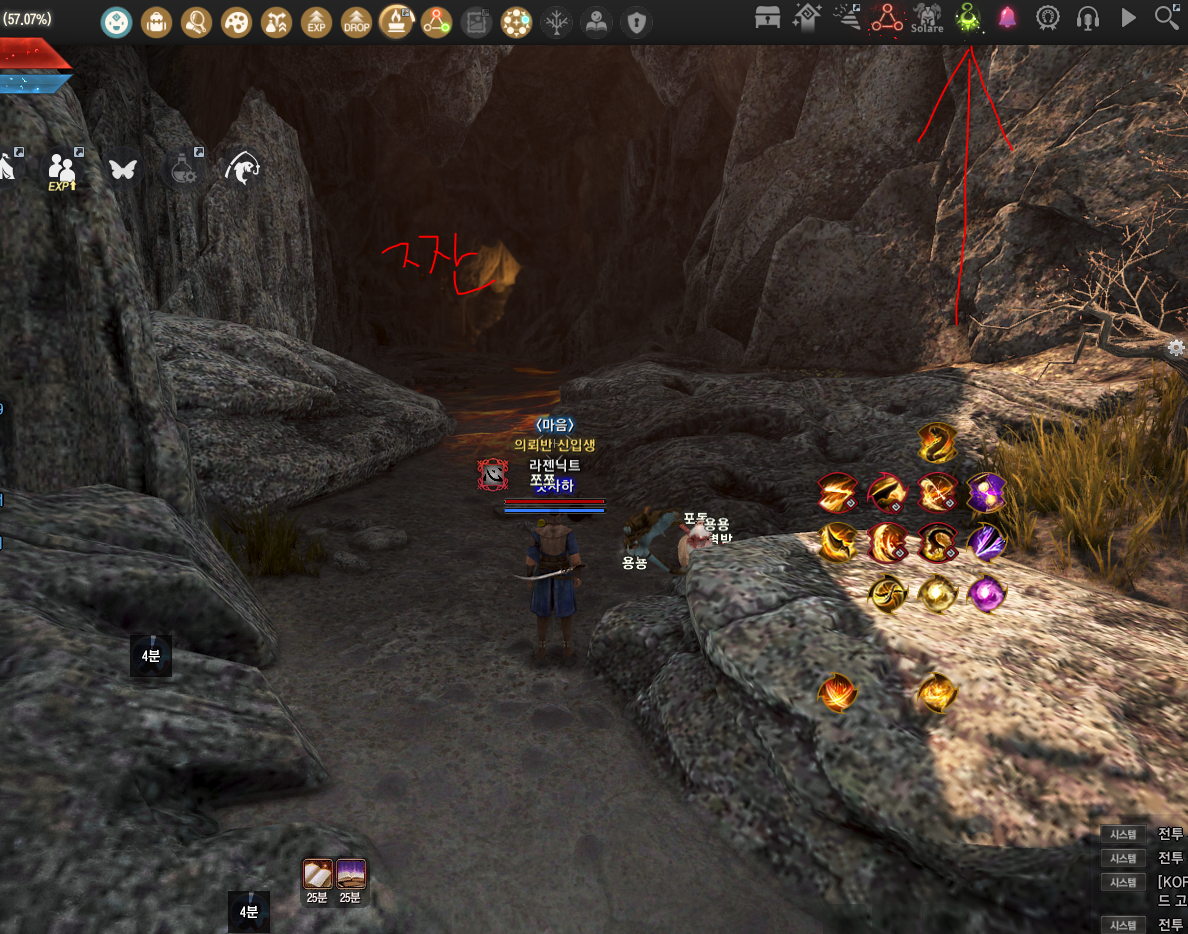Open the red triangle node icon
Screen dimensions: 1188x934
pyautogui.click(x=887, y=18)
